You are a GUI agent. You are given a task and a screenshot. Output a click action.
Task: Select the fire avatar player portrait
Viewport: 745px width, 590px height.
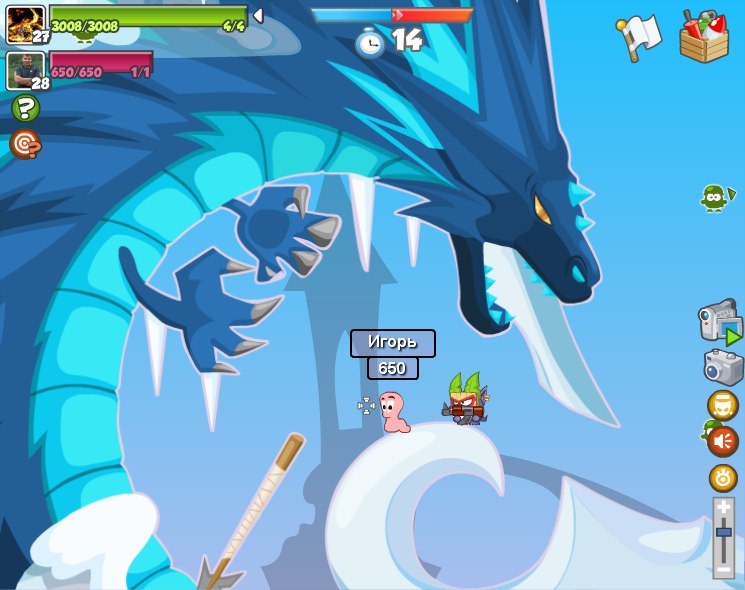[24, 24]
